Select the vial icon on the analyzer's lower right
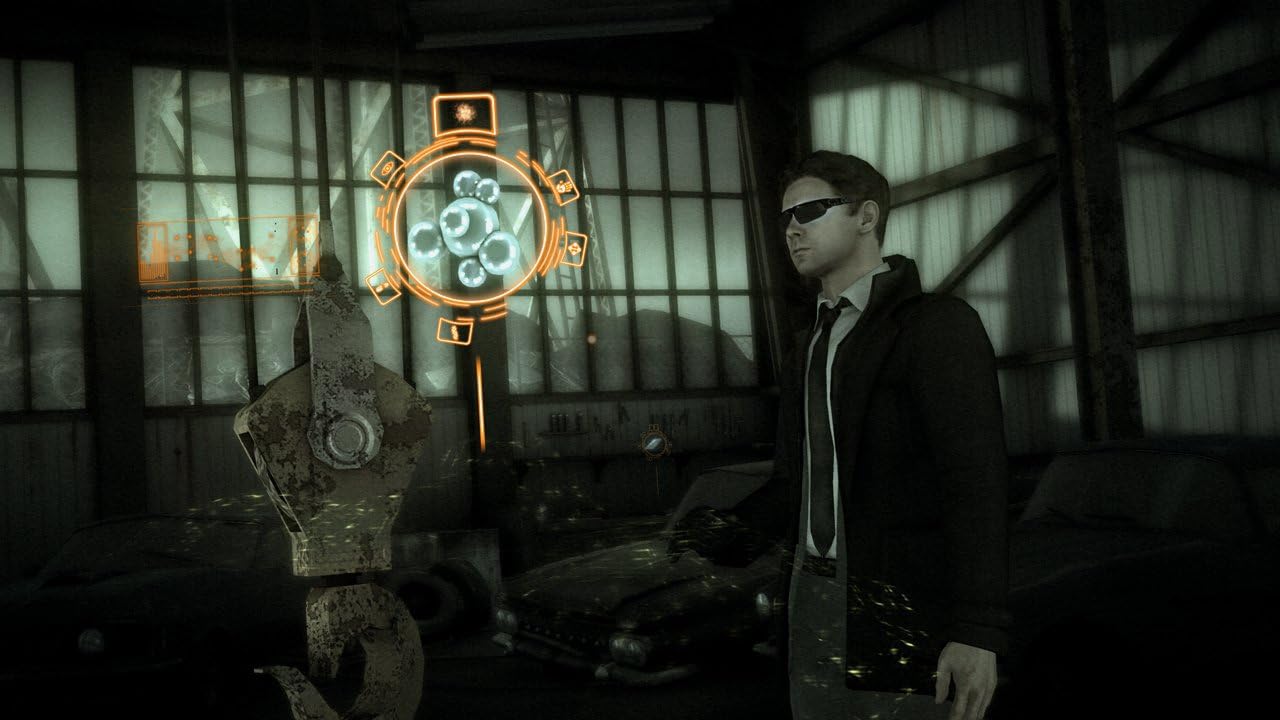 [575, 247]
